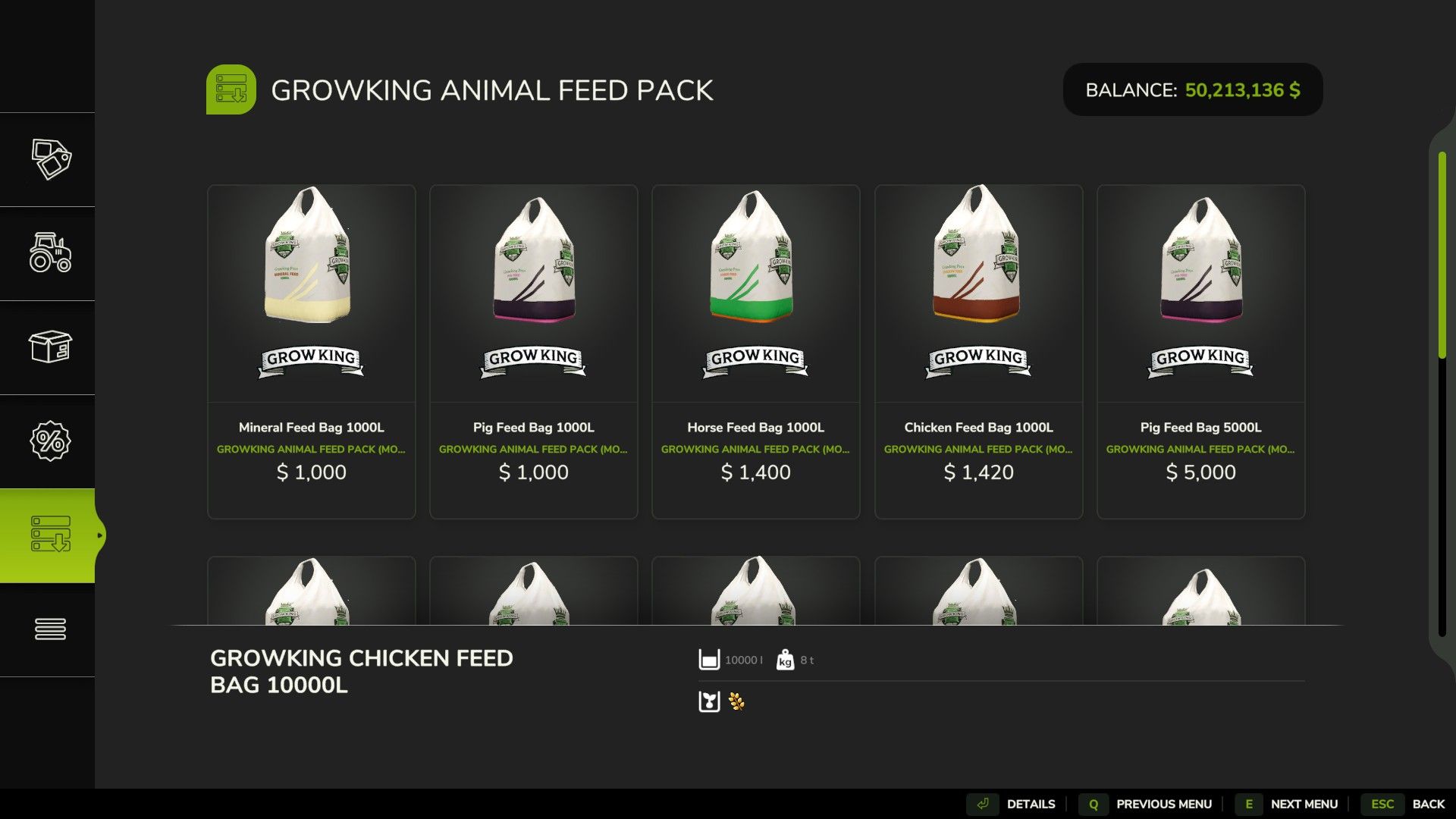1456x819 pixels.
Task: Choose the Pig Feed Bag 1000L card
Action: click(533, 351)
